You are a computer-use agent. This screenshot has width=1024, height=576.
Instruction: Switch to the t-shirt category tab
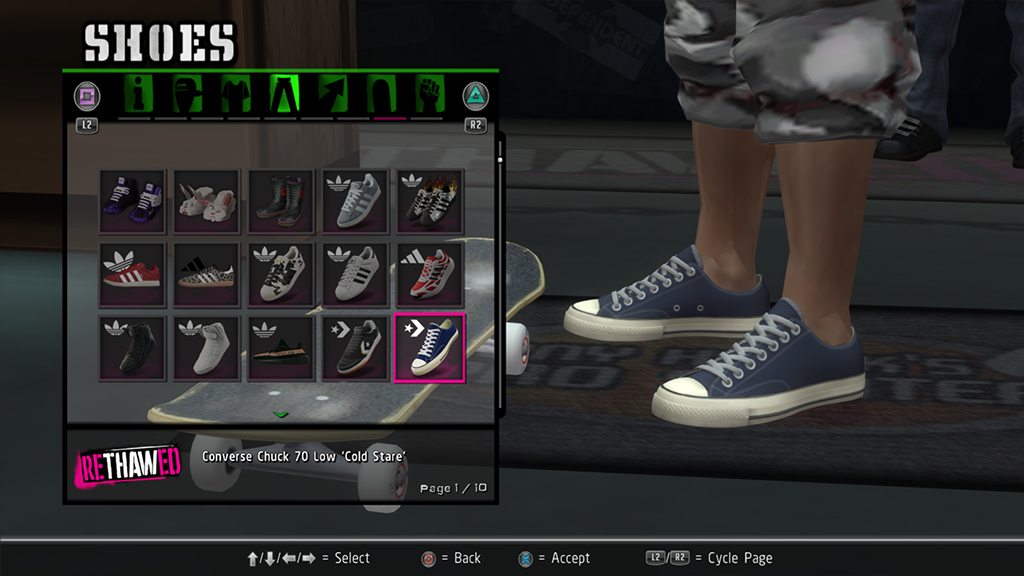[233, 96]
